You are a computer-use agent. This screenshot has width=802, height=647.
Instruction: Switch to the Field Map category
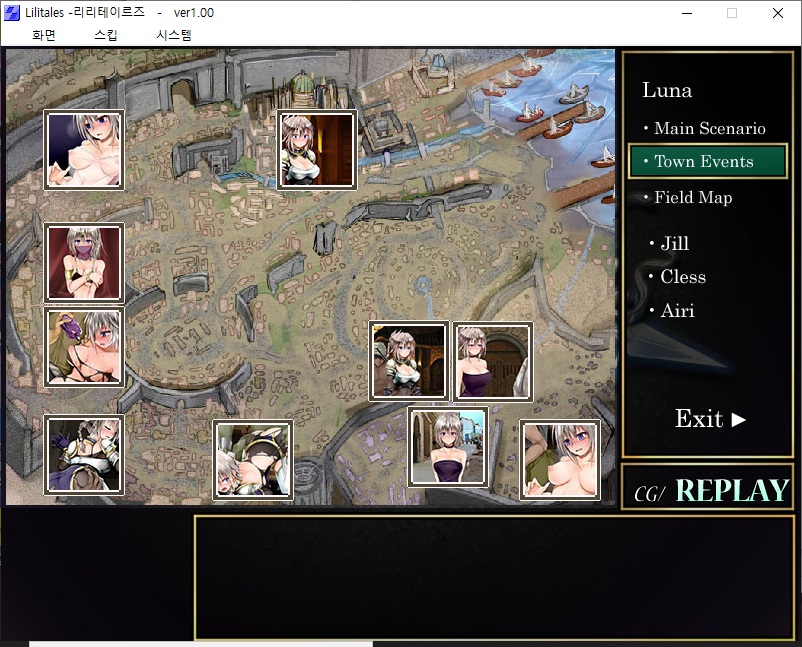pyautogui.click(x=692, y=197)
